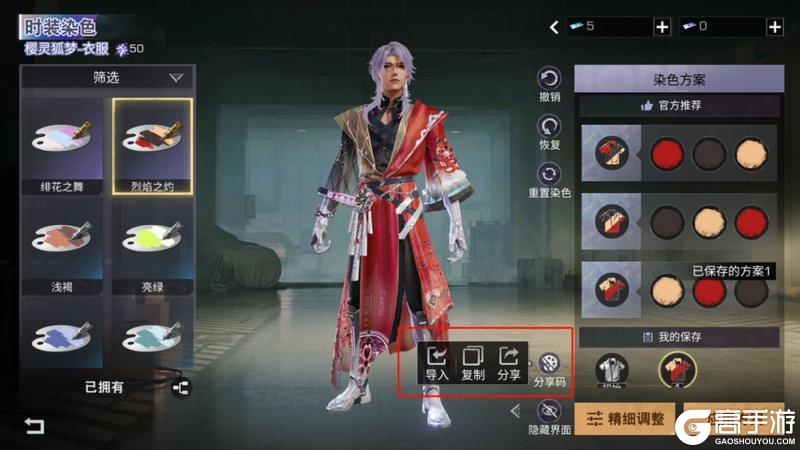This screenshot has width=800, height=450.
Task: Select the 绯花之舞 dye palette
Action: tap(63, 146)
